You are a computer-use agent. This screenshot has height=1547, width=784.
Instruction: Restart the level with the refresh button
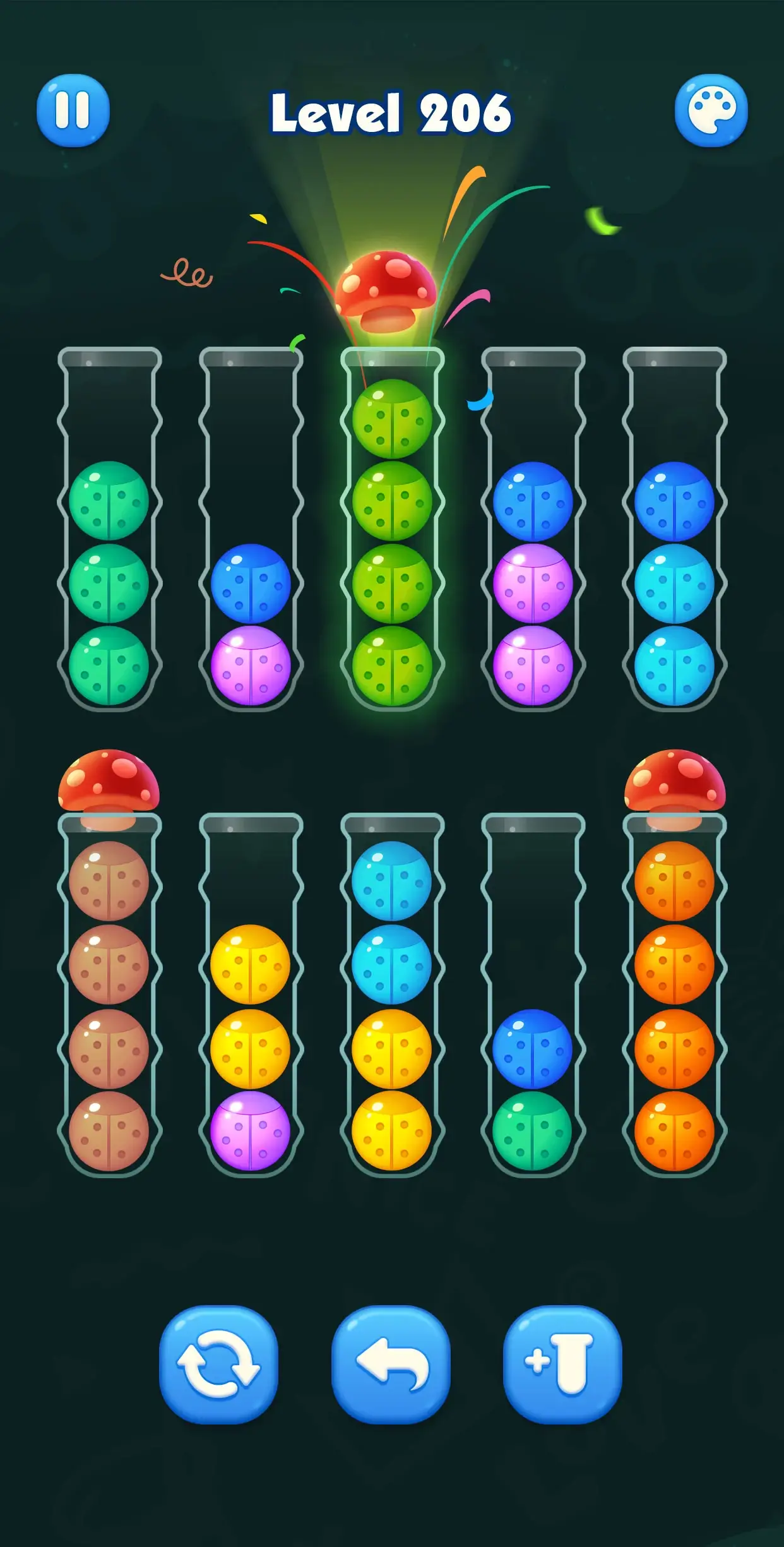218,1365
